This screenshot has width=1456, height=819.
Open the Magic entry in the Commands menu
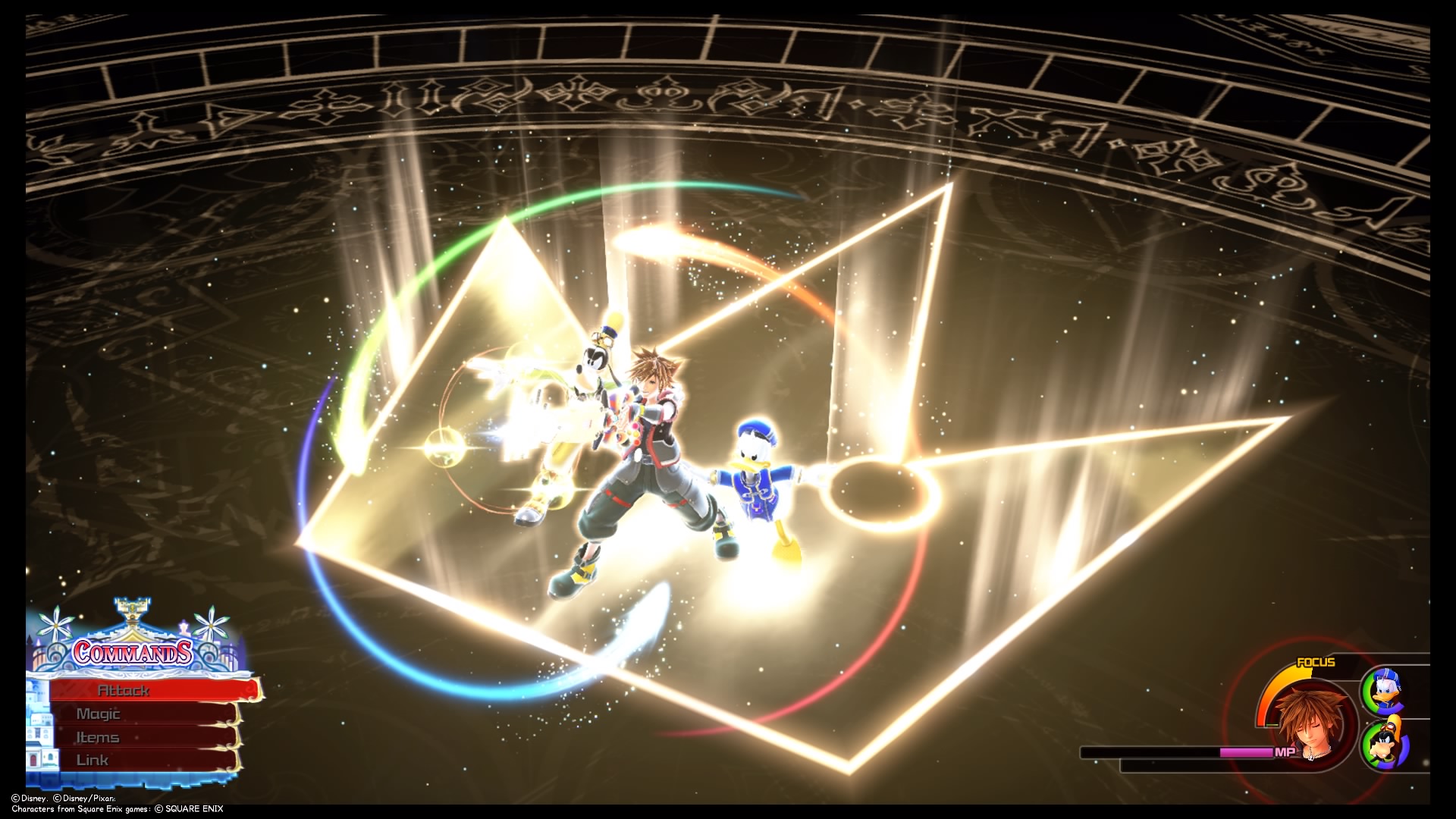tap(99, 714)
